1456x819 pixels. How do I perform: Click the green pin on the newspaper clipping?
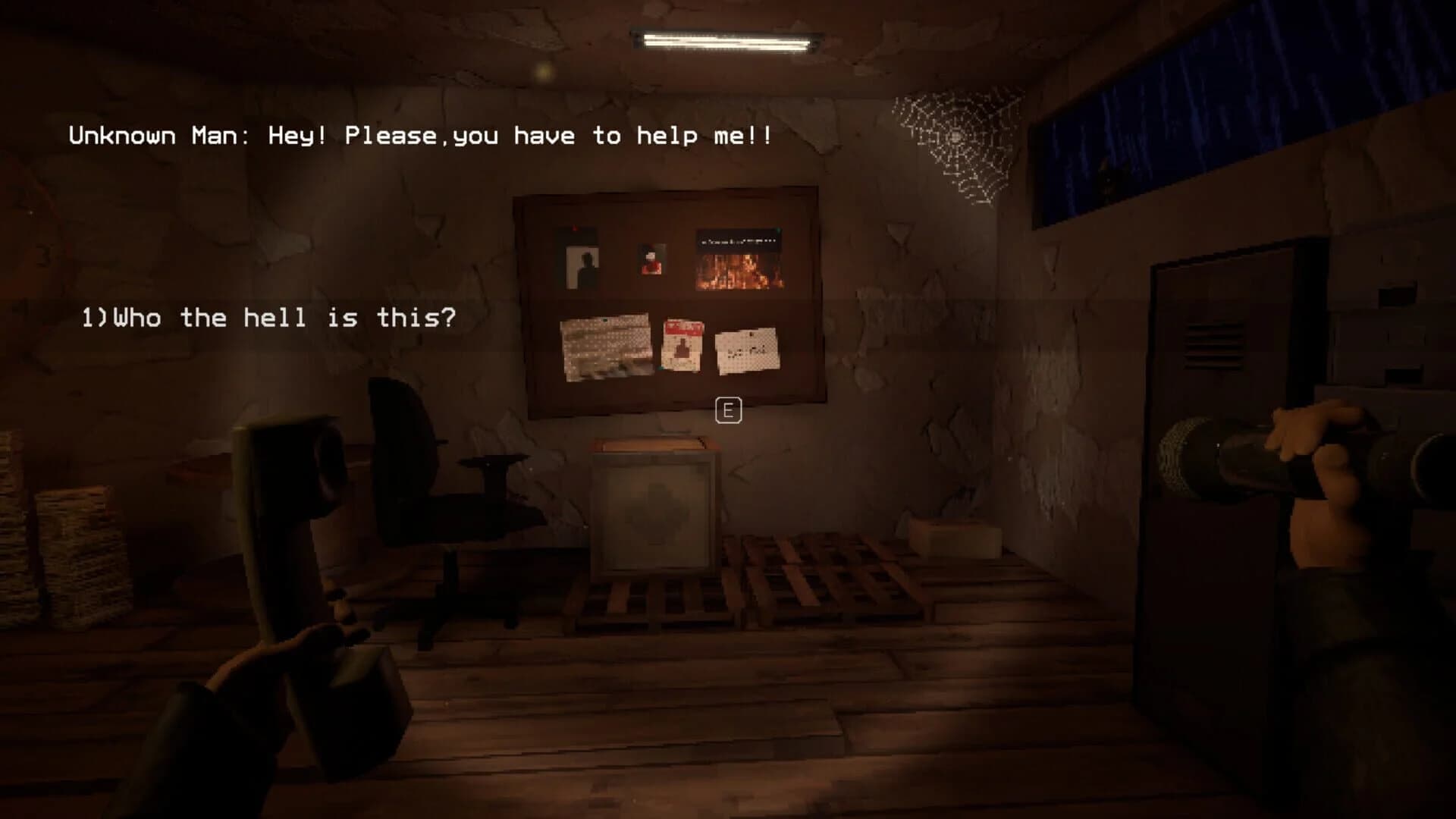(778, 229)
